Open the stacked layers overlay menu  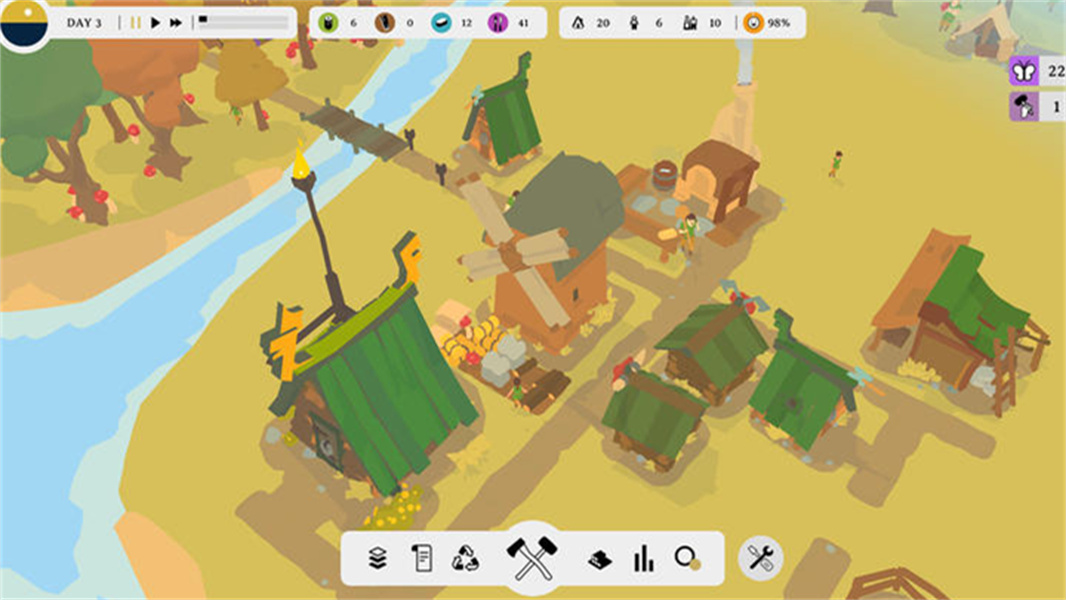click(377, 558)
